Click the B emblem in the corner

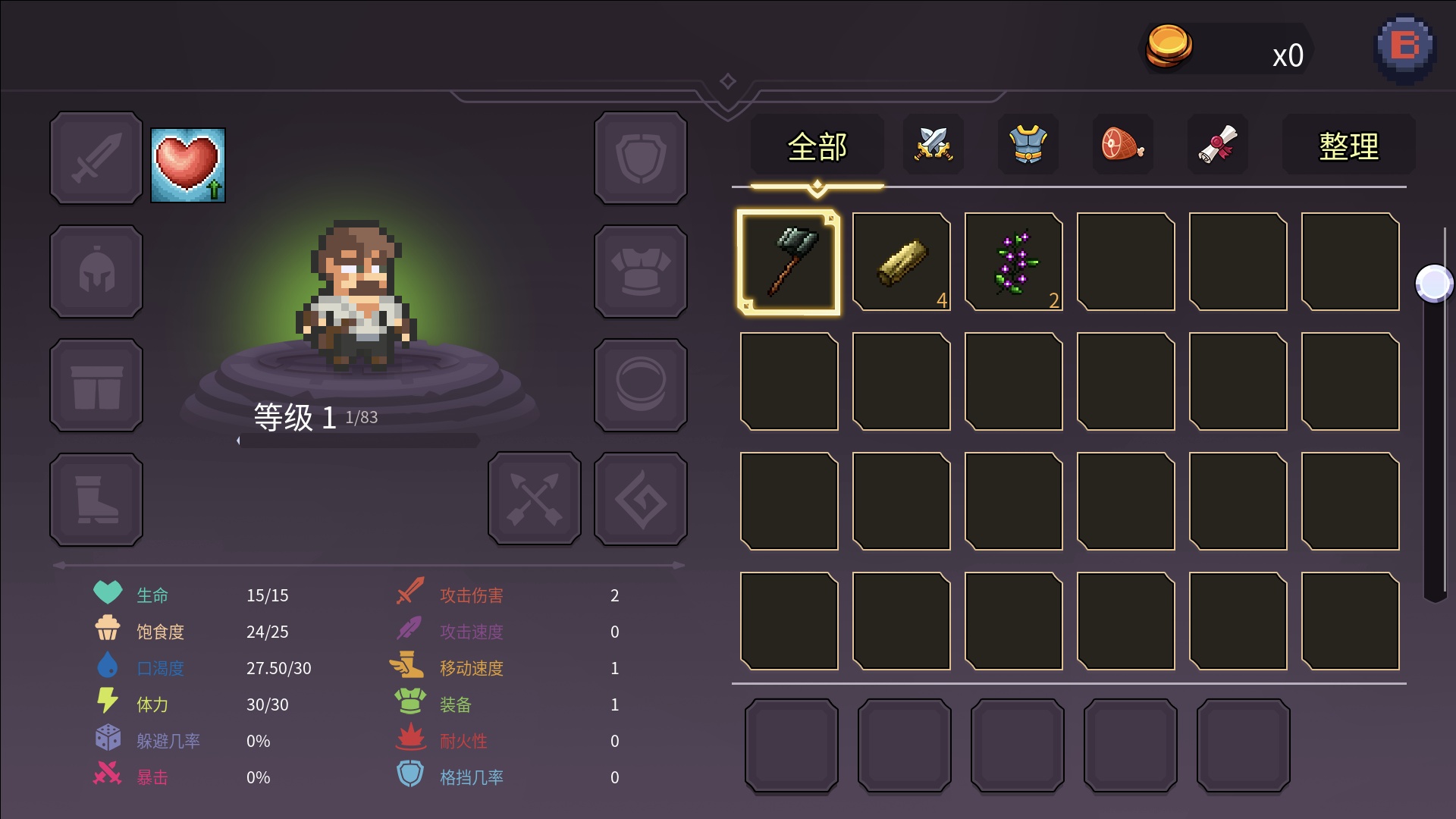pyautogui.click(x=1405, y=45)
